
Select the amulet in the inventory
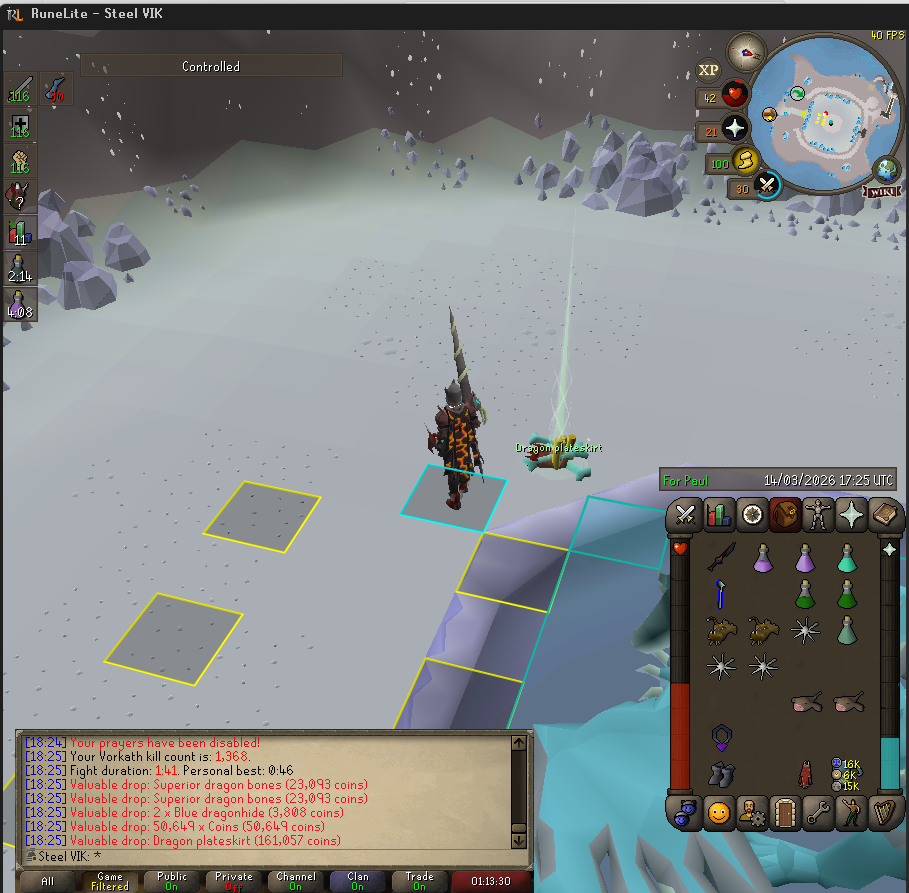(x=721, y=738)
